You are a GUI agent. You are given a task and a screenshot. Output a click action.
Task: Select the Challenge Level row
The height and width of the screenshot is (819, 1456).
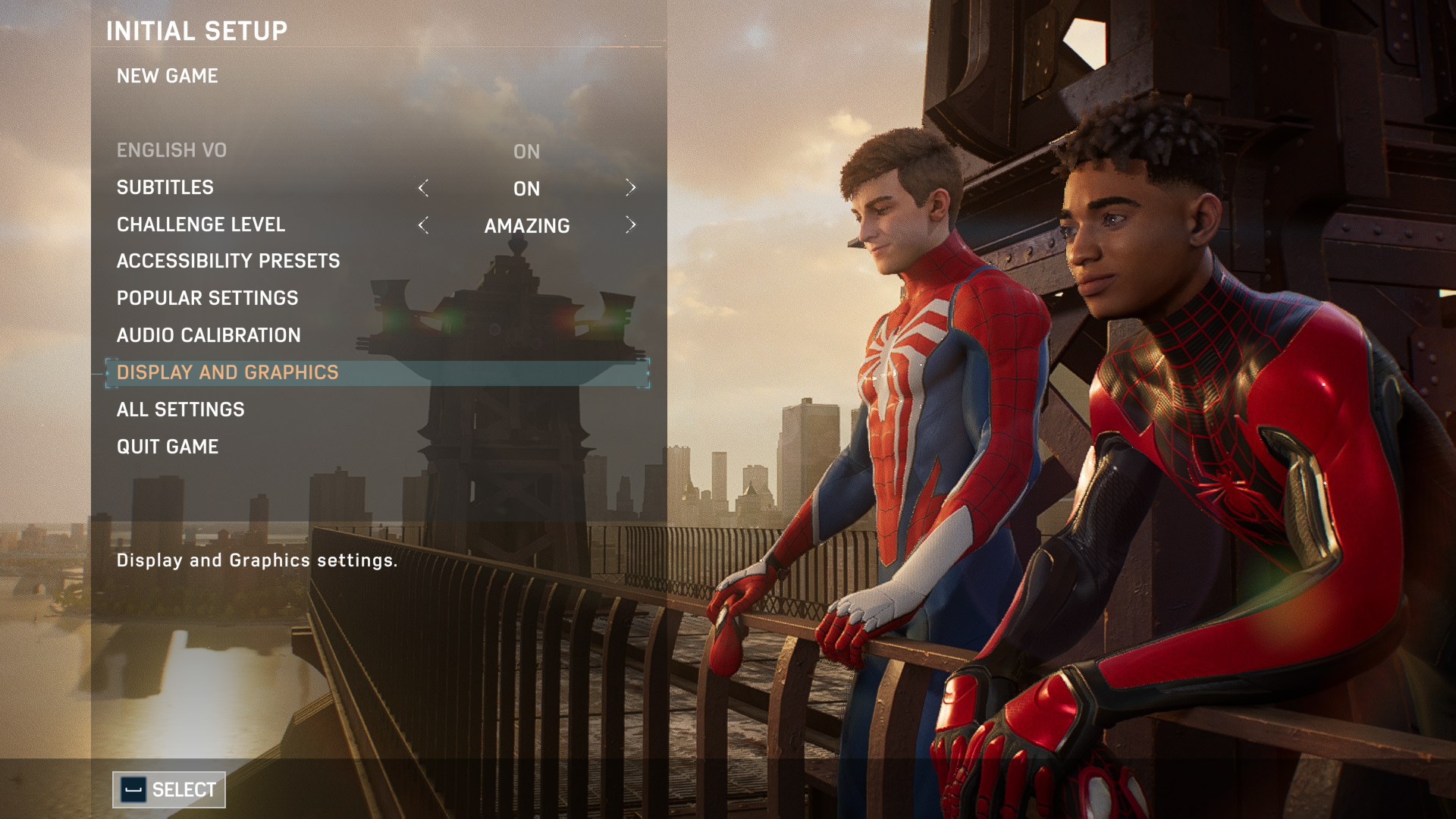pyautogui.click(x=201, y=224)
